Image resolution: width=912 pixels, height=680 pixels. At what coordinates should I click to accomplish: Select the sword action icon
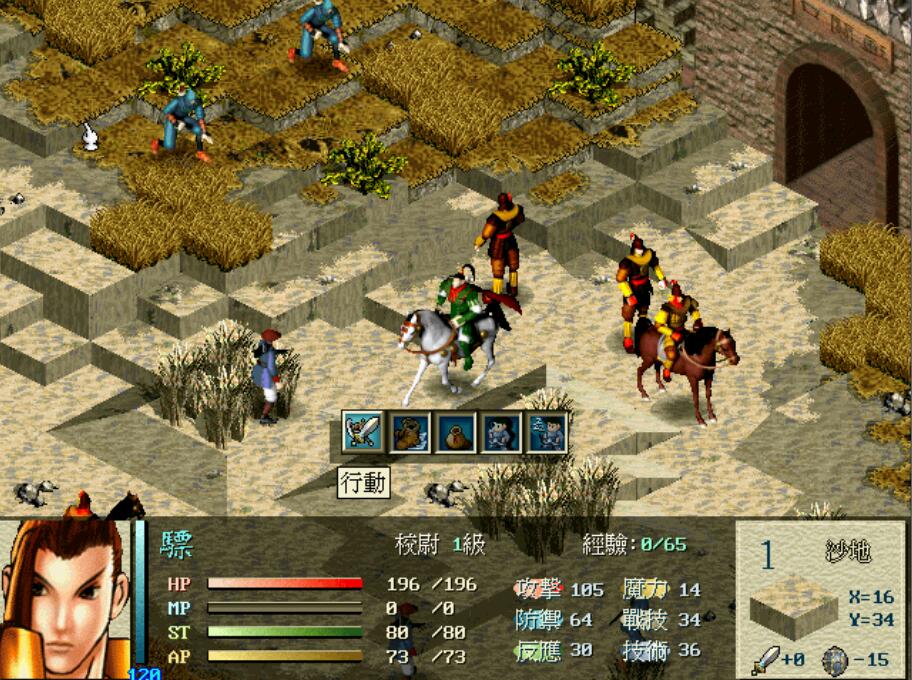363,432
